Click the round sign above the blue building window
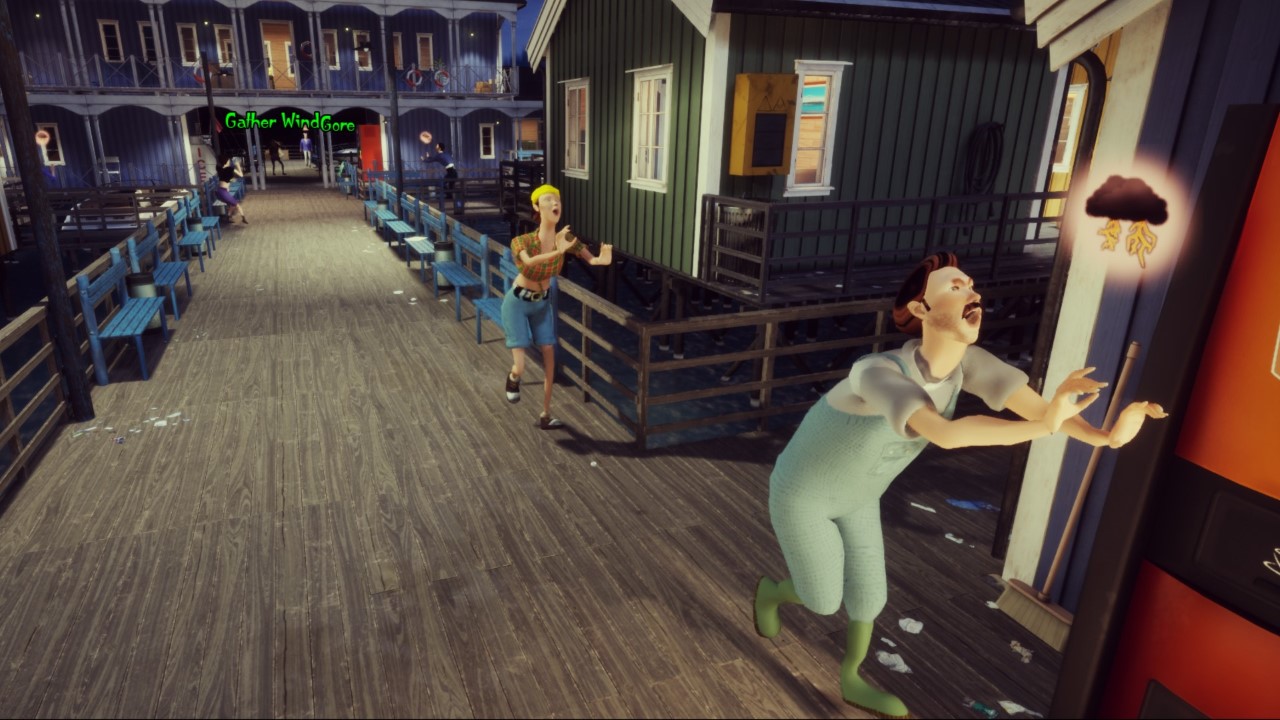The image size is (1280, 720). (44, 137)
